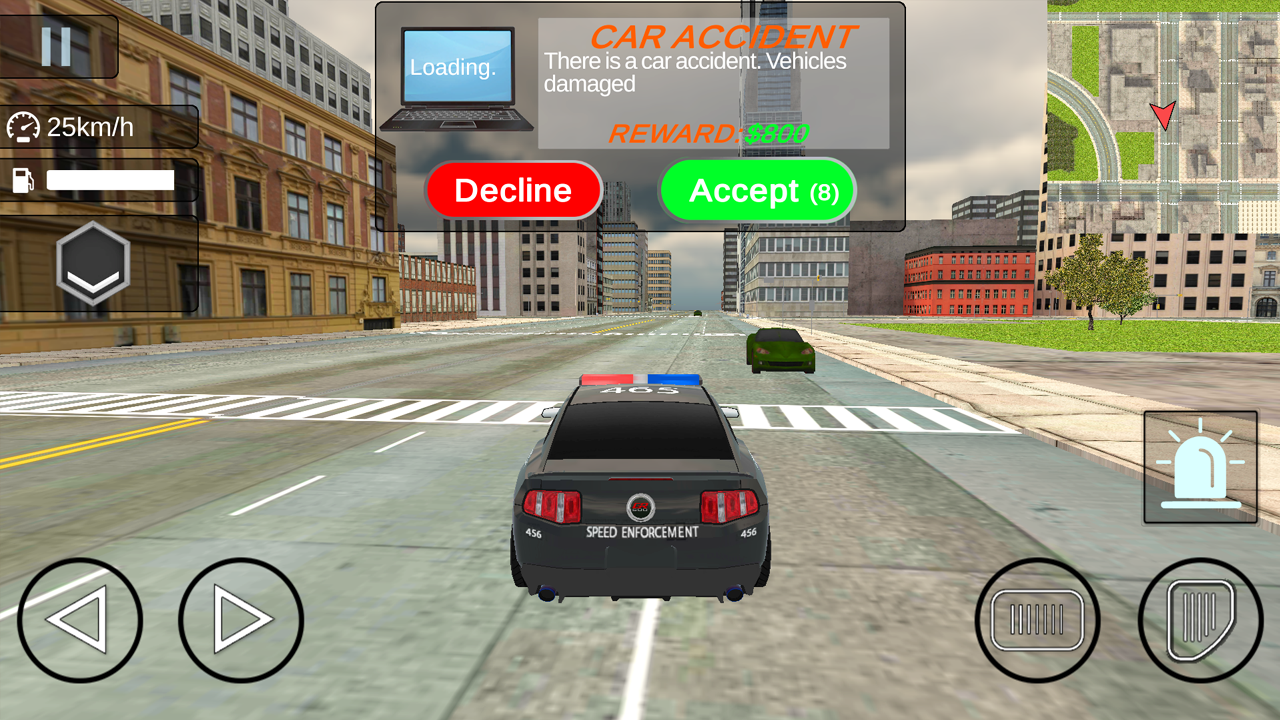Steer left using the left arrow

80,620
